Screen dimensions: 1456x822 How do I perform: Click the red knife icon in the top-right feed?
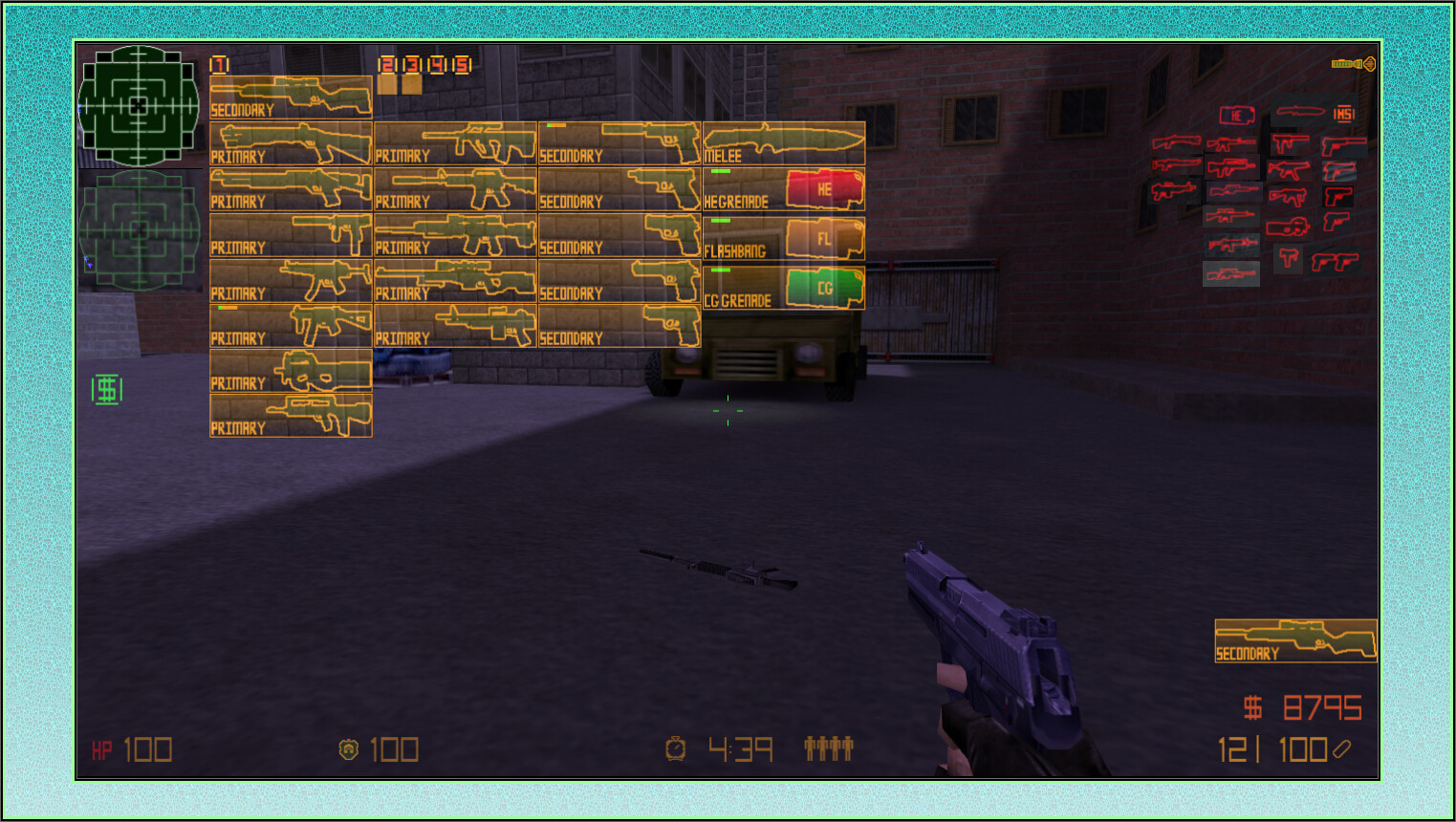(x=1300, y=112)
